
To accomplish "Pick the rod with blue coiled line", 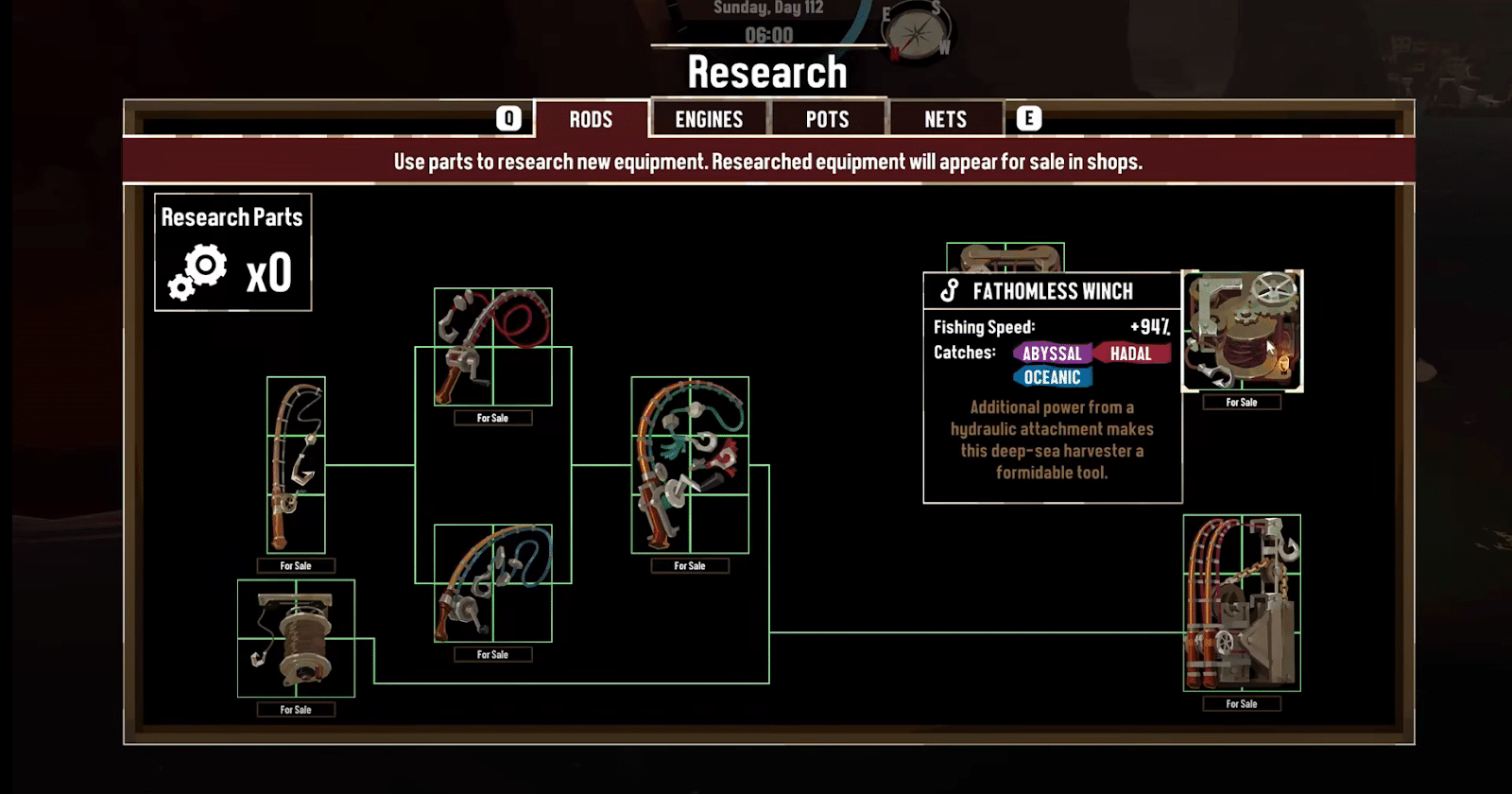I will click(492, 583).
